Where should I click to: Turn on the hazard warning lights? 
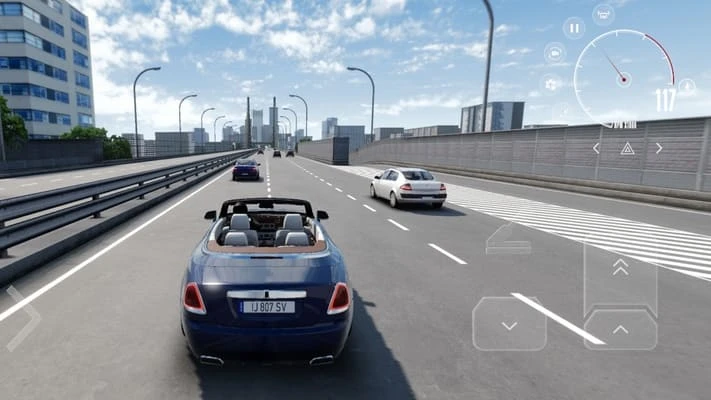coord(627,148)
